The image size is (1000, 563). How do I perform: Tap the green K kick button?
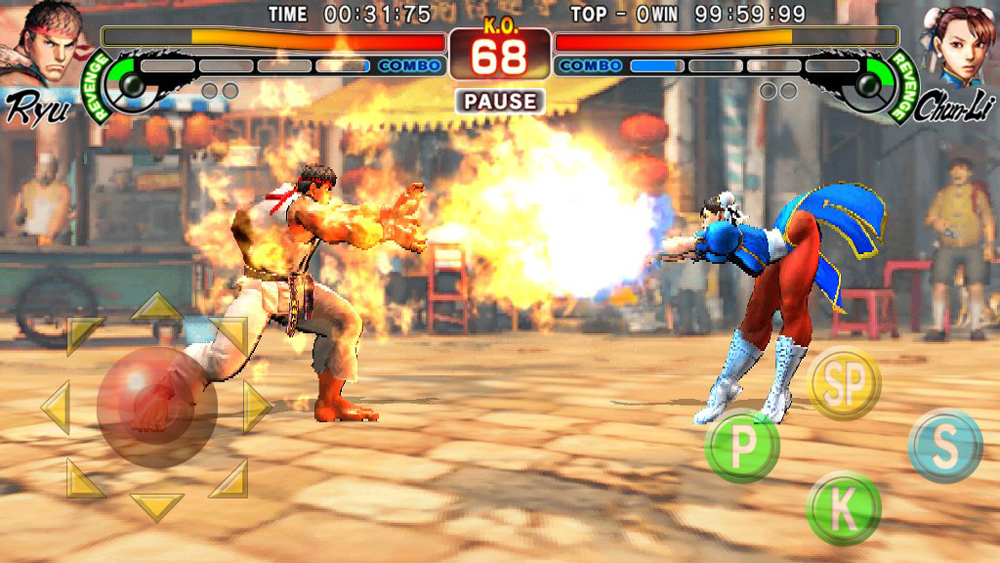pos(843,508)
